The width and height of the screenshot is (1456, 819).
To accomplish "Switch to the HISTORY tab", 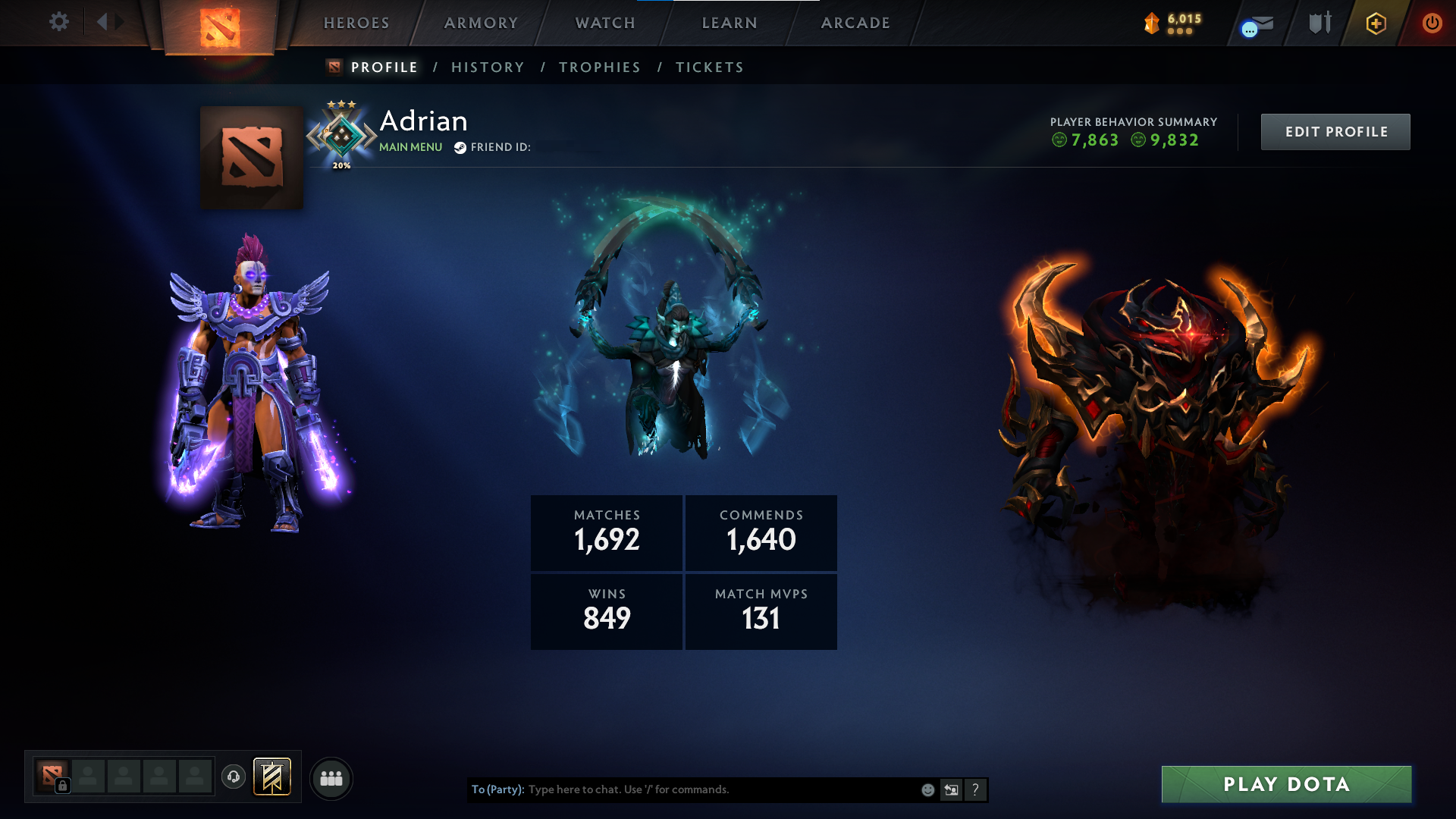I will [488, 67].
